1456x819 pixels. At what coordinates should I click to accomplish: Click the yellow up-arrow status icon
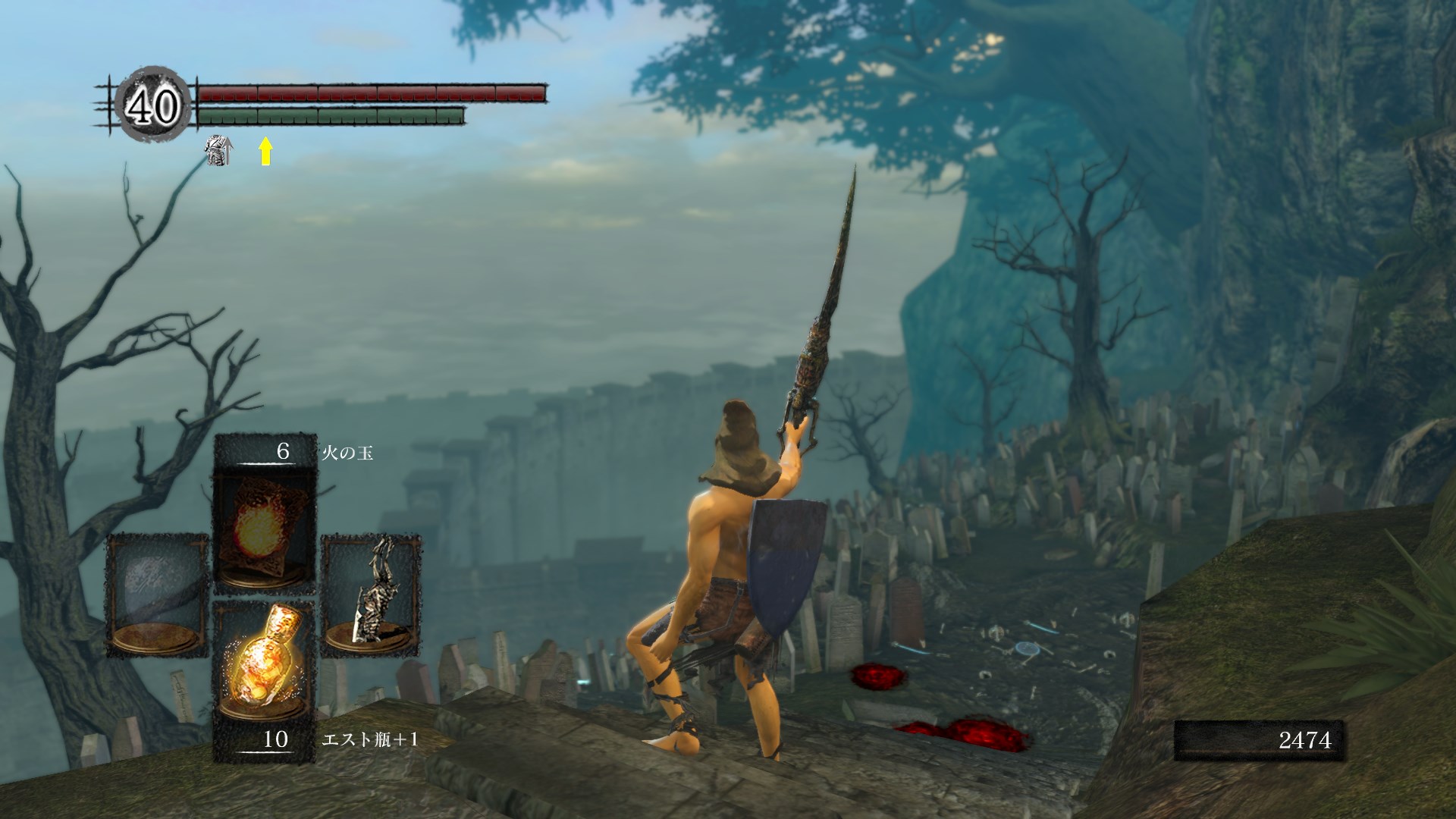(x=265, y=151)
